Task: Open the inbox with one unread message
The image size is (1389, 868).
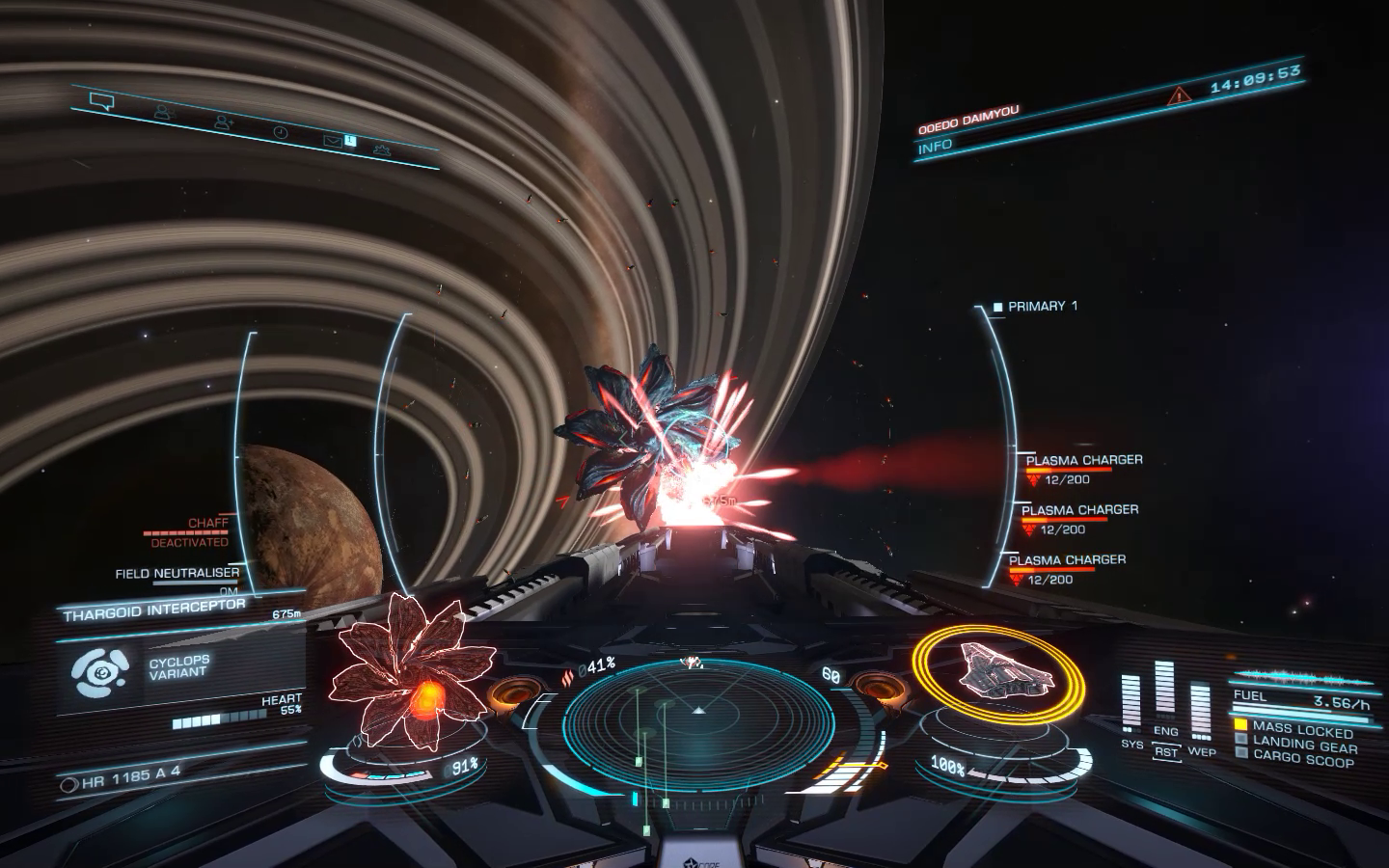Action: coord(334,141)
